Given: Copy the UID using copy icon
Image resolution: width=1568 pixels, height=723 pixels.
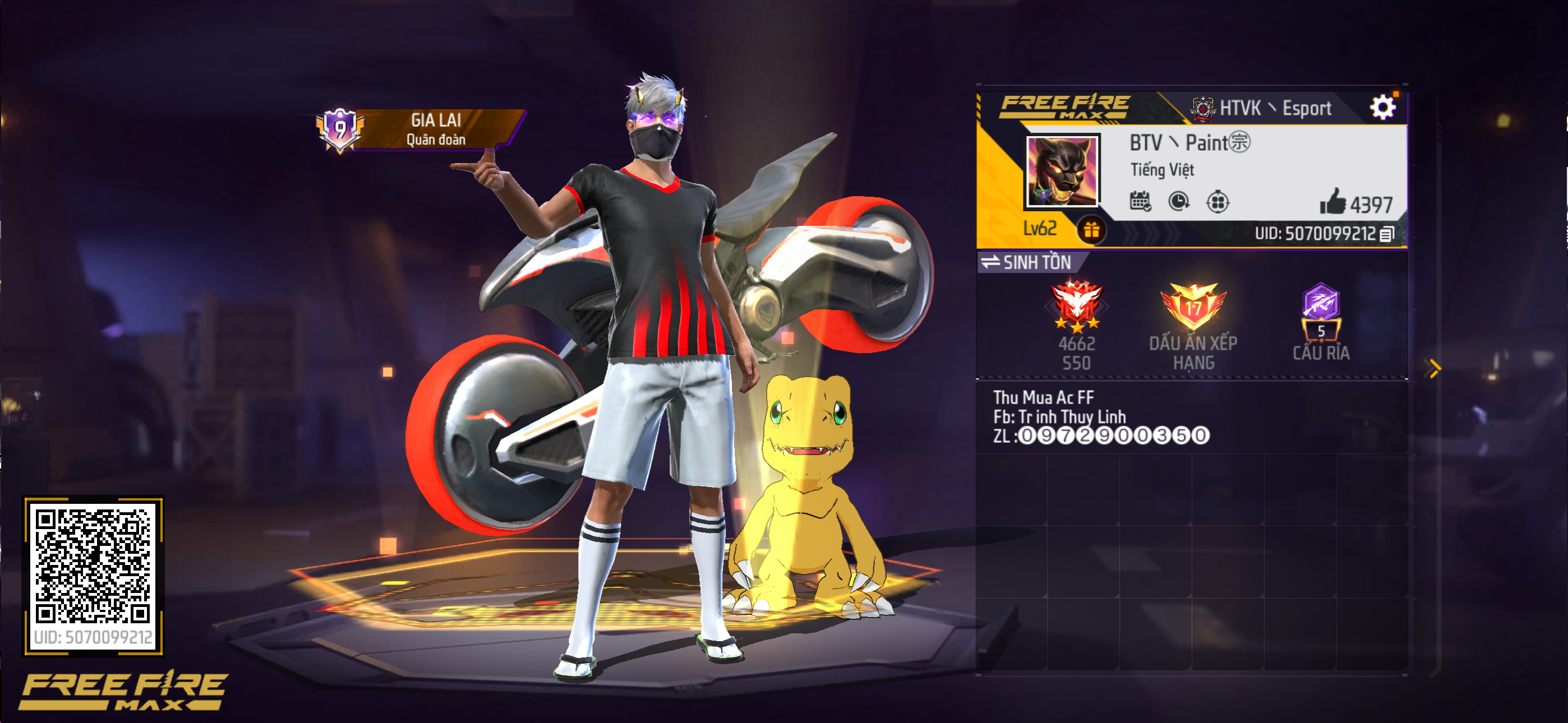Looking at the screenshot, I should tap(1387, 234).
